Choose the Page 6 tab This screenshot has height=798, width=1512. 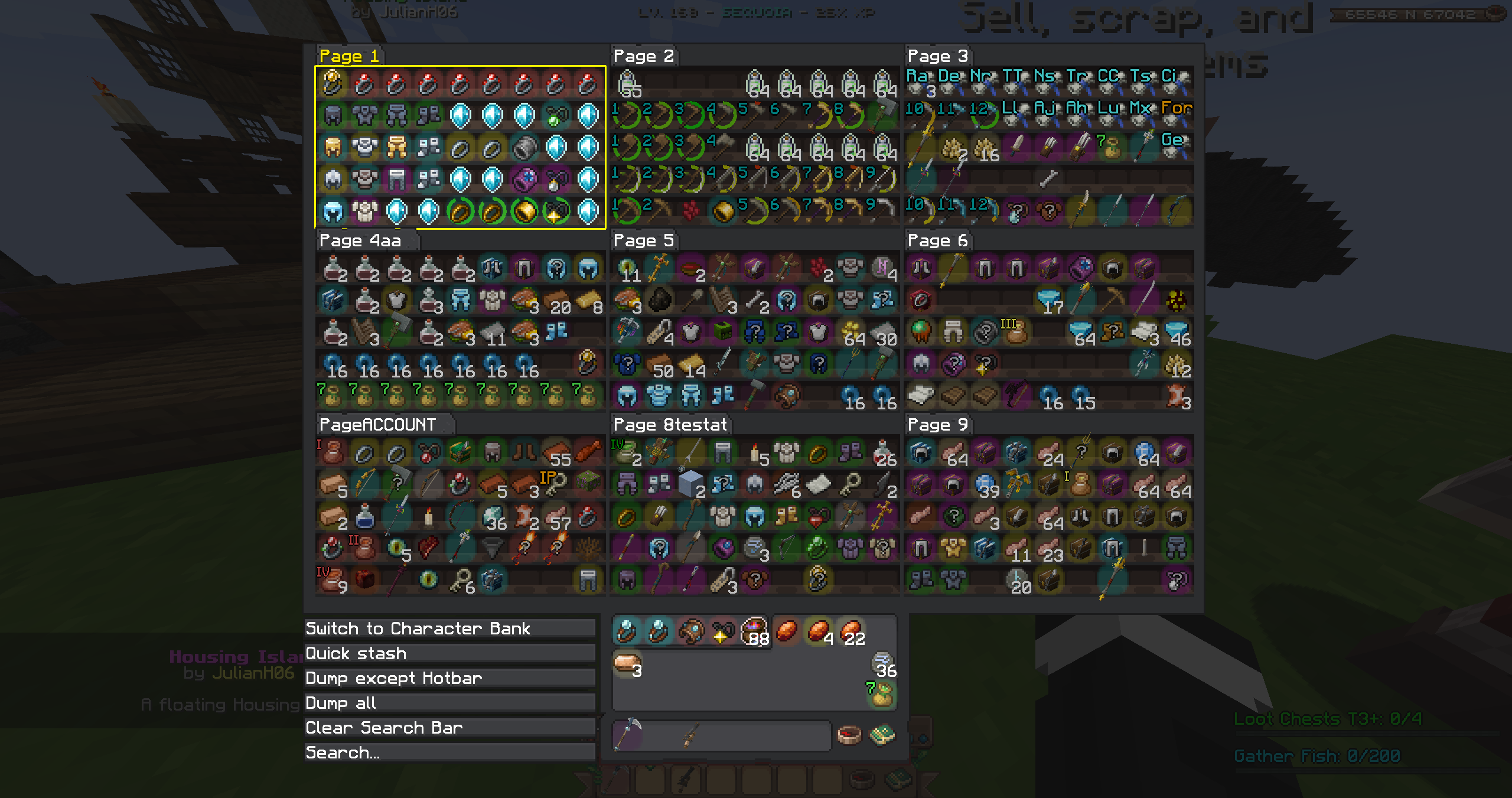coord(937,240)
